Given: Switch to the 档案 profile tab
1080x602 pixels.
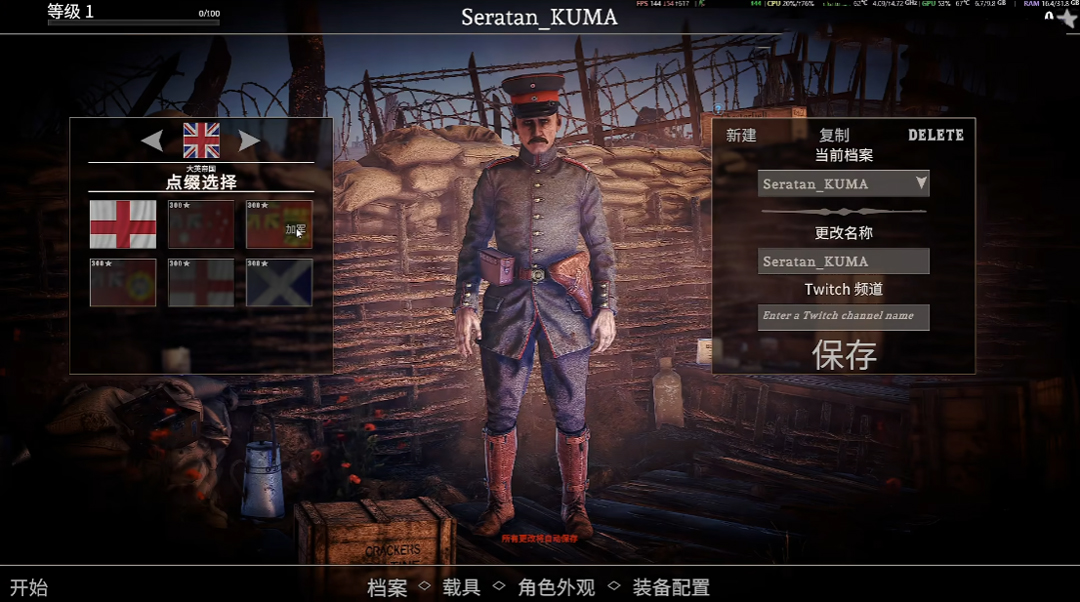Looking at the screenshot, I should [387, 587].
